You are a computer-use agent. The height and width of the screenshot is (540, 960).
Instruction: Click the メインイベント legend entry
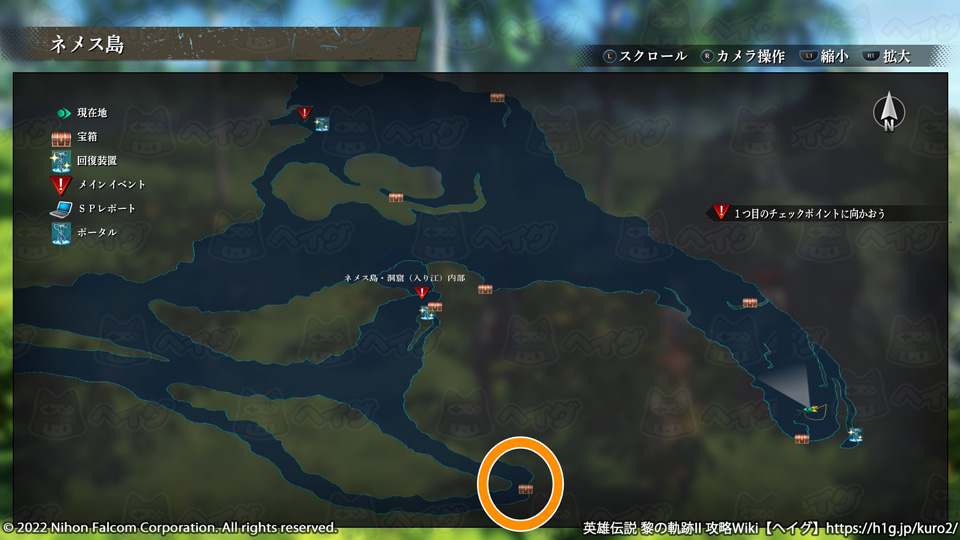pos(99,184)
